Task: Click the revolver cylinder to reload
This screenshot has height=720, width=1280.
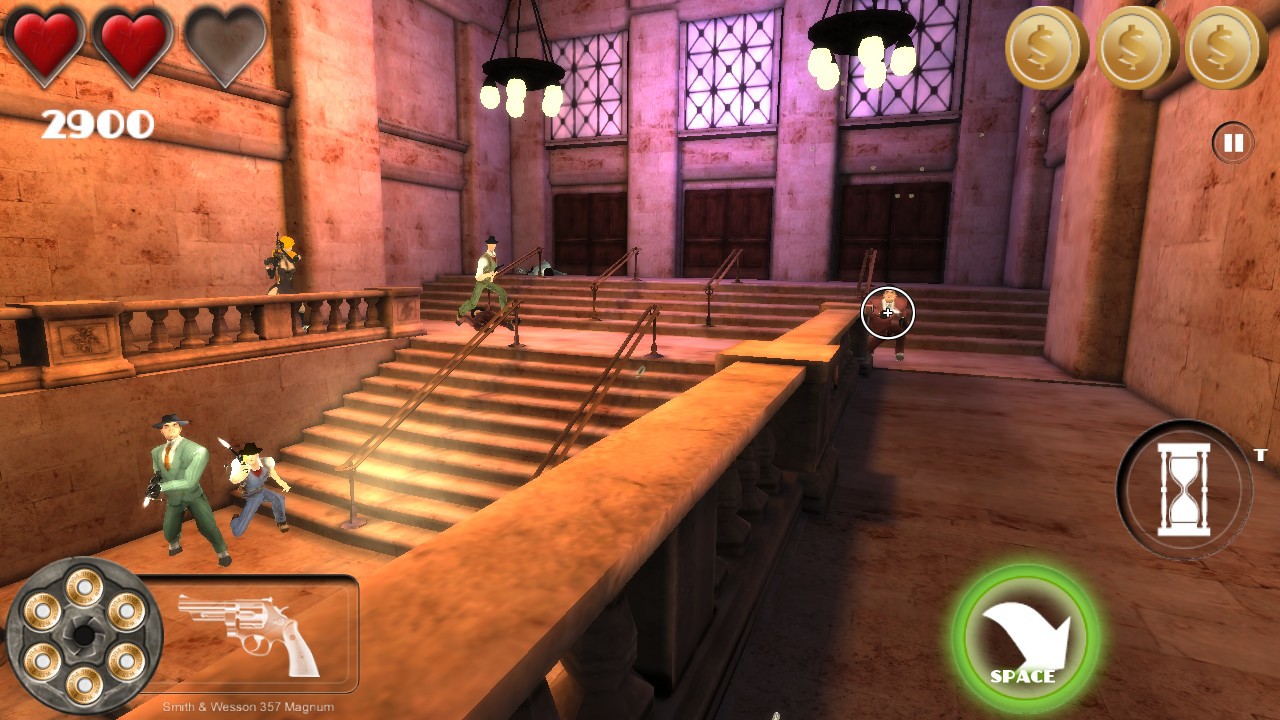Action: pos(84,634)
